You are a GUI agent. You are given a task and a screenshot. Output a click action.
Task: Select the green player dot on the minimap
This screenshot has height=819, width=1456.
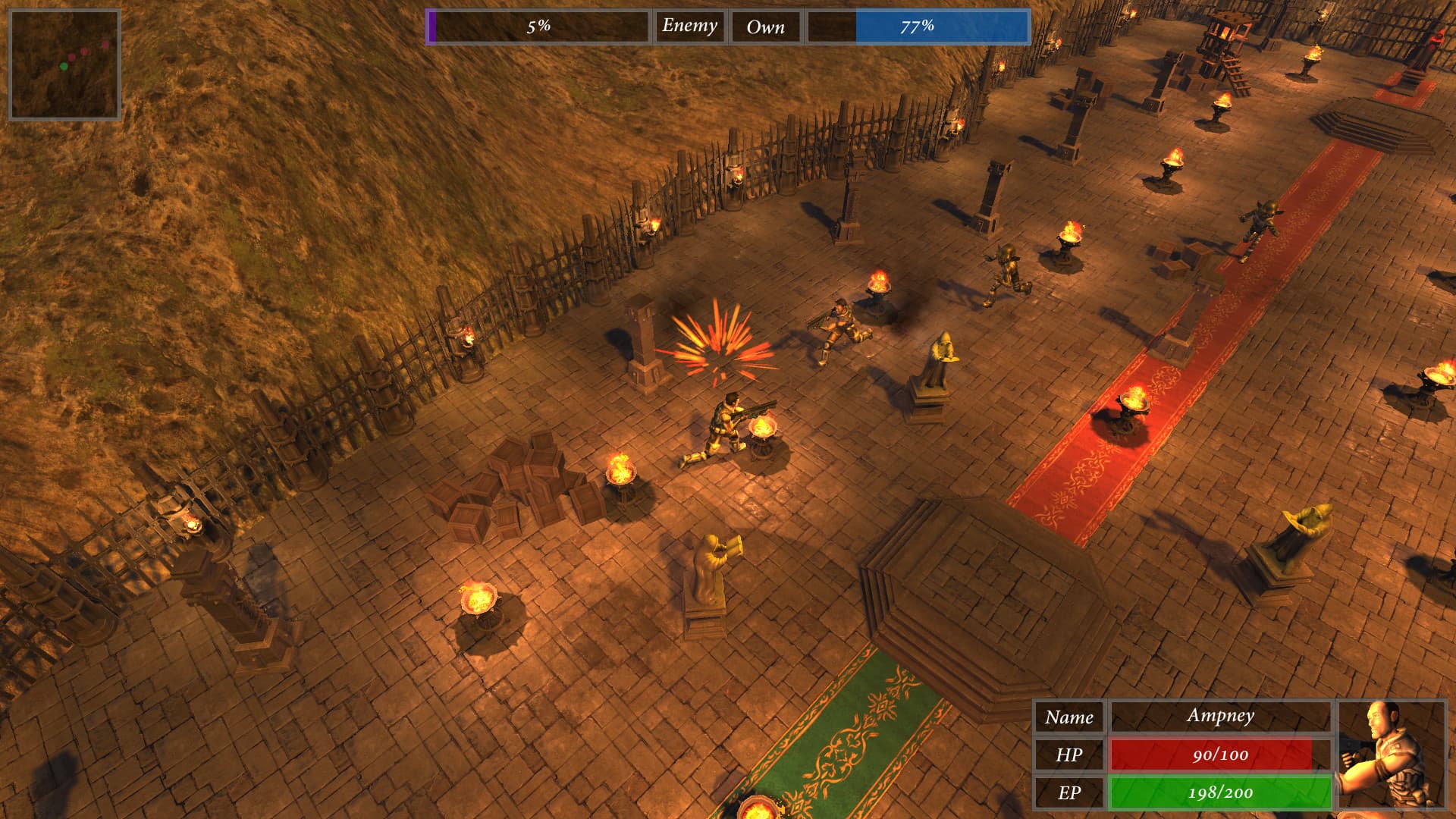64,66
